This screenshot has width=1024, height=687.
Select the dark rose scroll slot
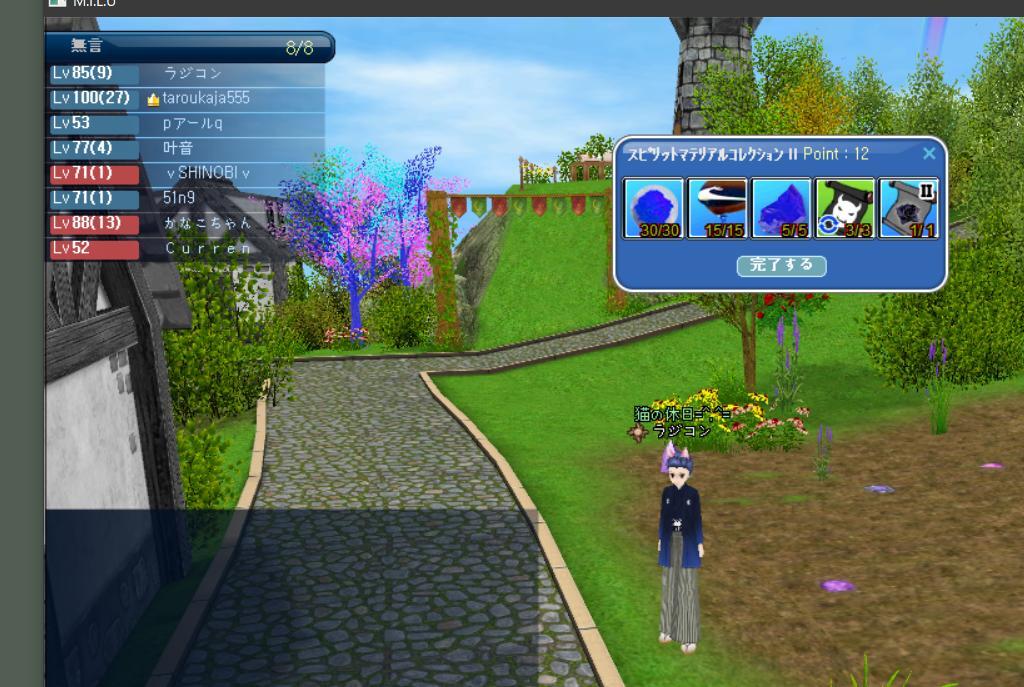click(x=908, y=208)
